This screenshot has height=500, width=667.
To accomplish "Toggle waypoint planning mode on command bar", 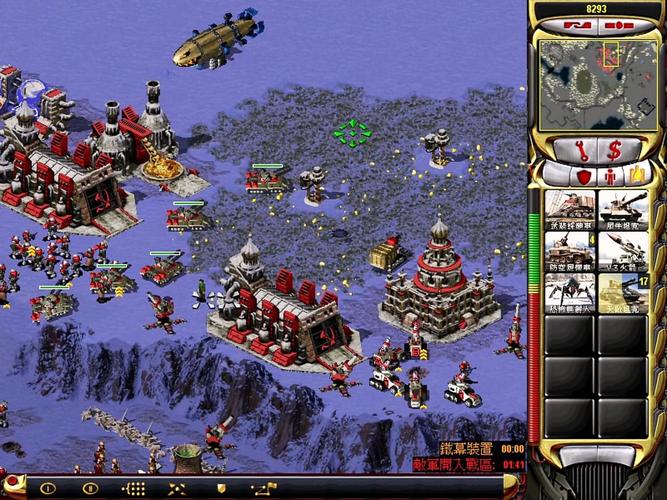I will pyautogui.click(x=263, y=488).
